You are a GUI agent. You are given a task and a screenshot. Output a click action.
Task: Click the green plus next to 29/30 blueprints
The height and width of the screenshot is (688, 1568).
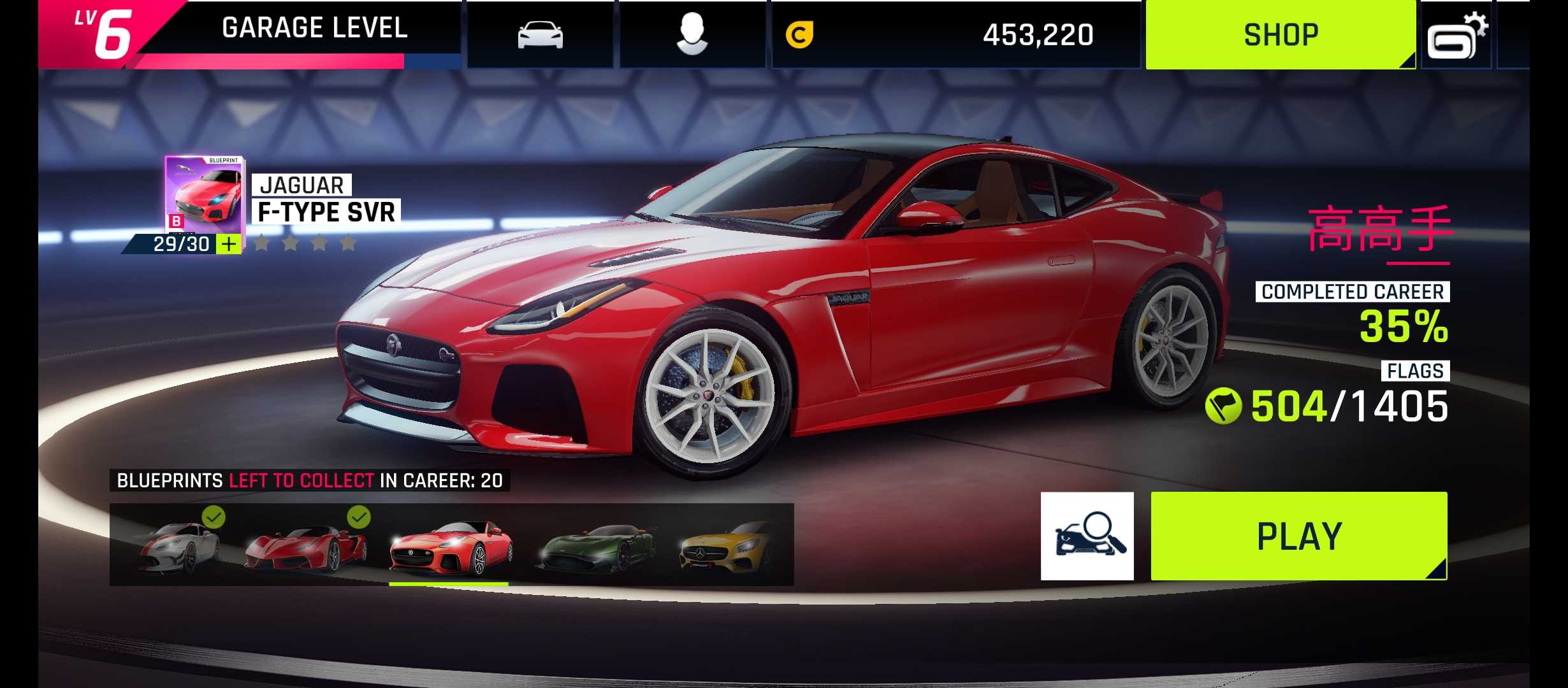[x=229, y=244]
